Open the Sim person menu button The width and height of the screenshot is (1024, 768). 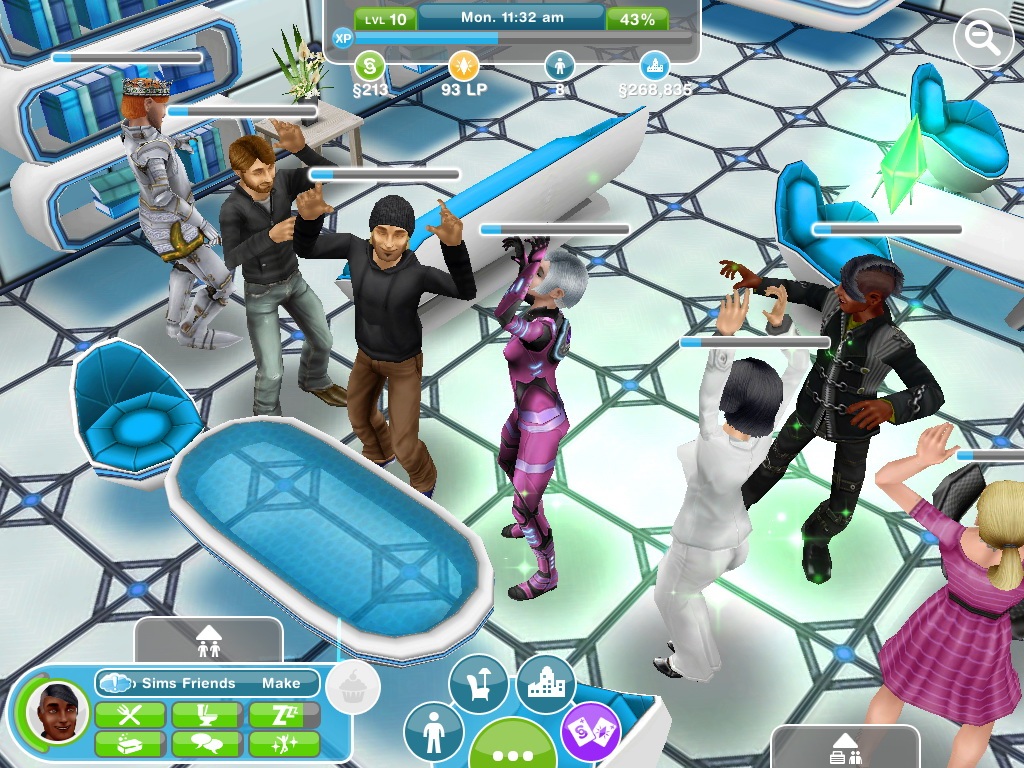tap(434, 733)
